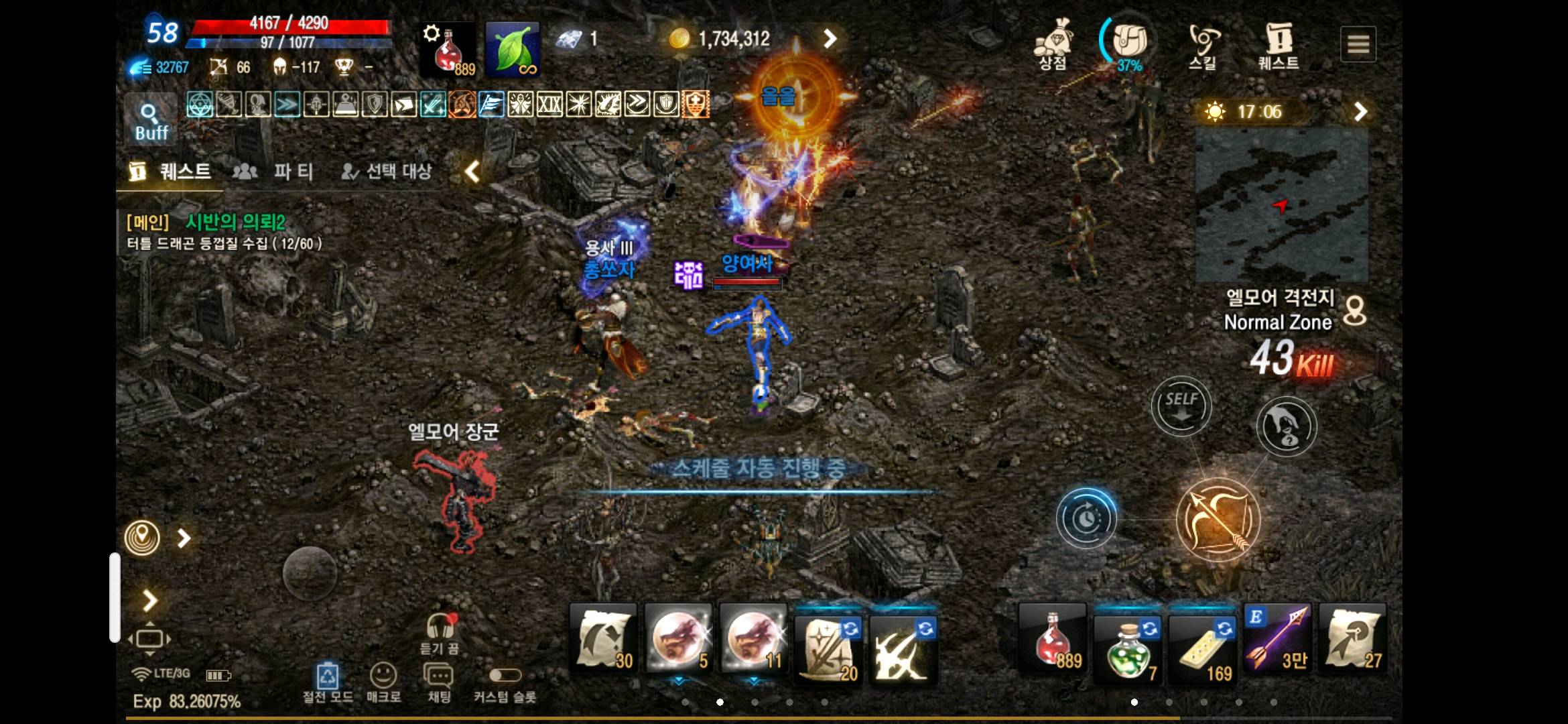Switch to the 선택 대상 tab
1568x724 pixels.
tap(387, 172)
